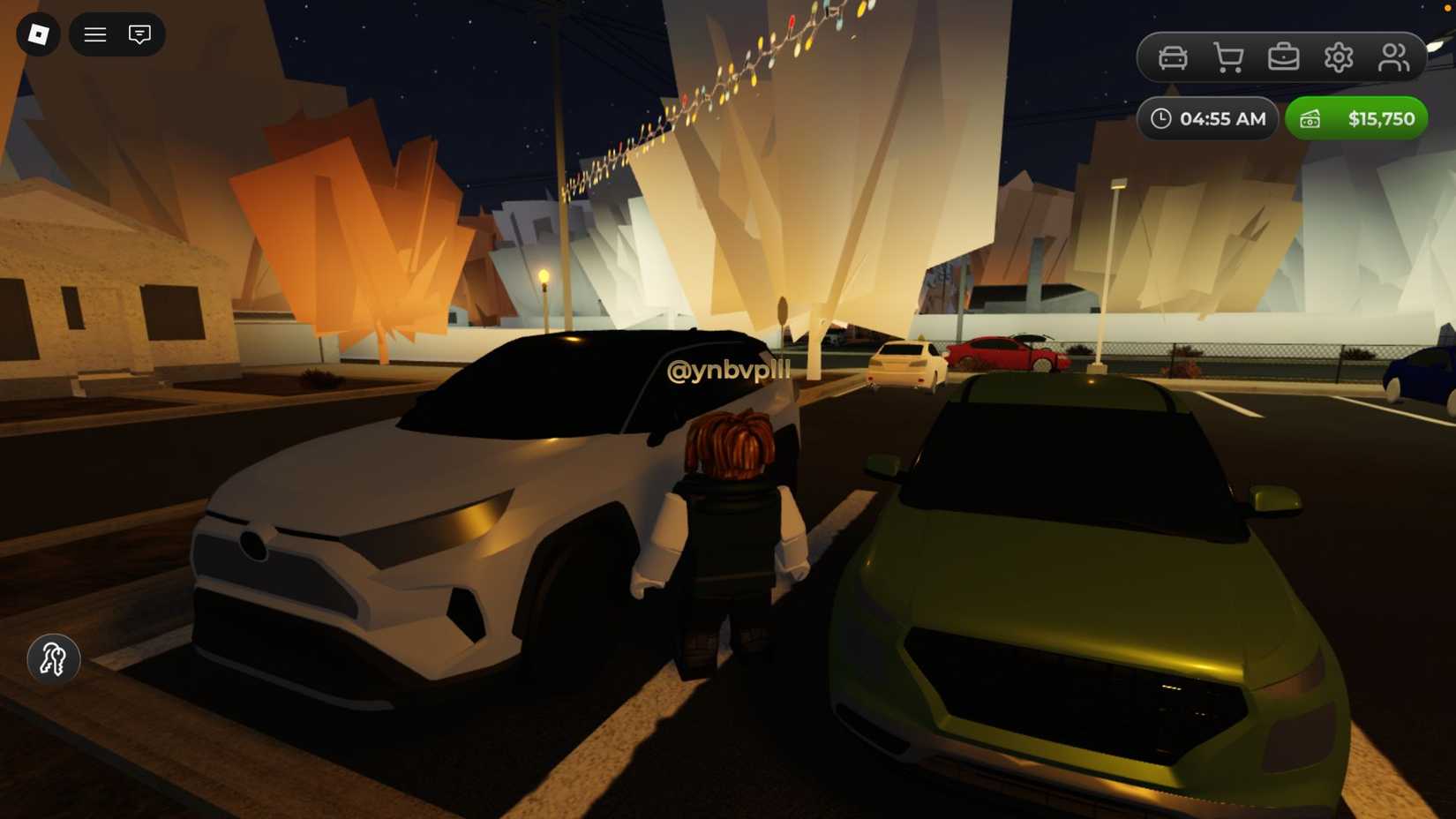Image resolution: width=1456 pixels, height=819 pixels.
Task: Toggle the chat window open
Action: point(139,34)
